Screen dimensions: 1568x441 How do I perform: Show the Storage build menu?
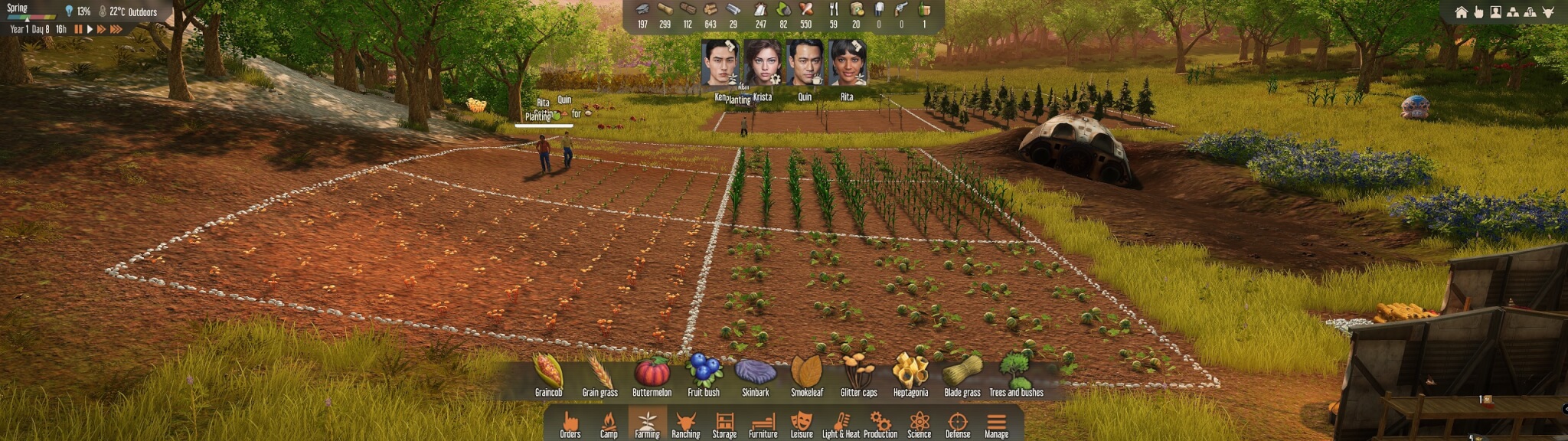(x=724, y=424)
